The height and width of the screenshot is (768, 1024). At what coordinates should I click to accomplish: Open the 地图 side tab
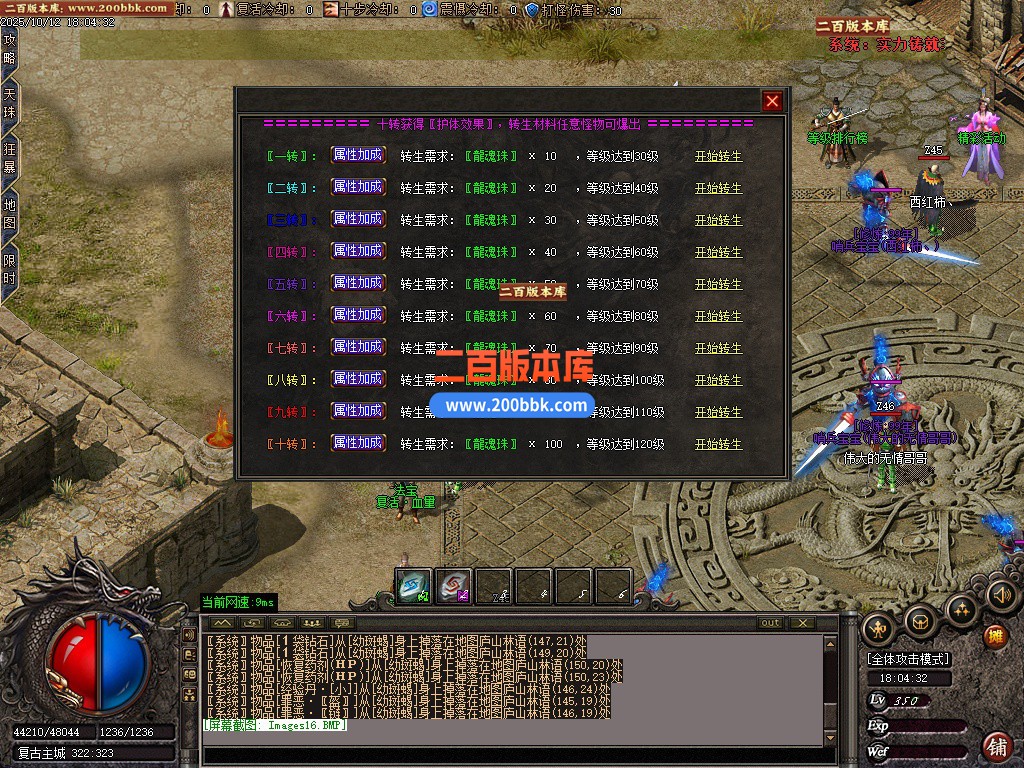(x=10, y=214)
